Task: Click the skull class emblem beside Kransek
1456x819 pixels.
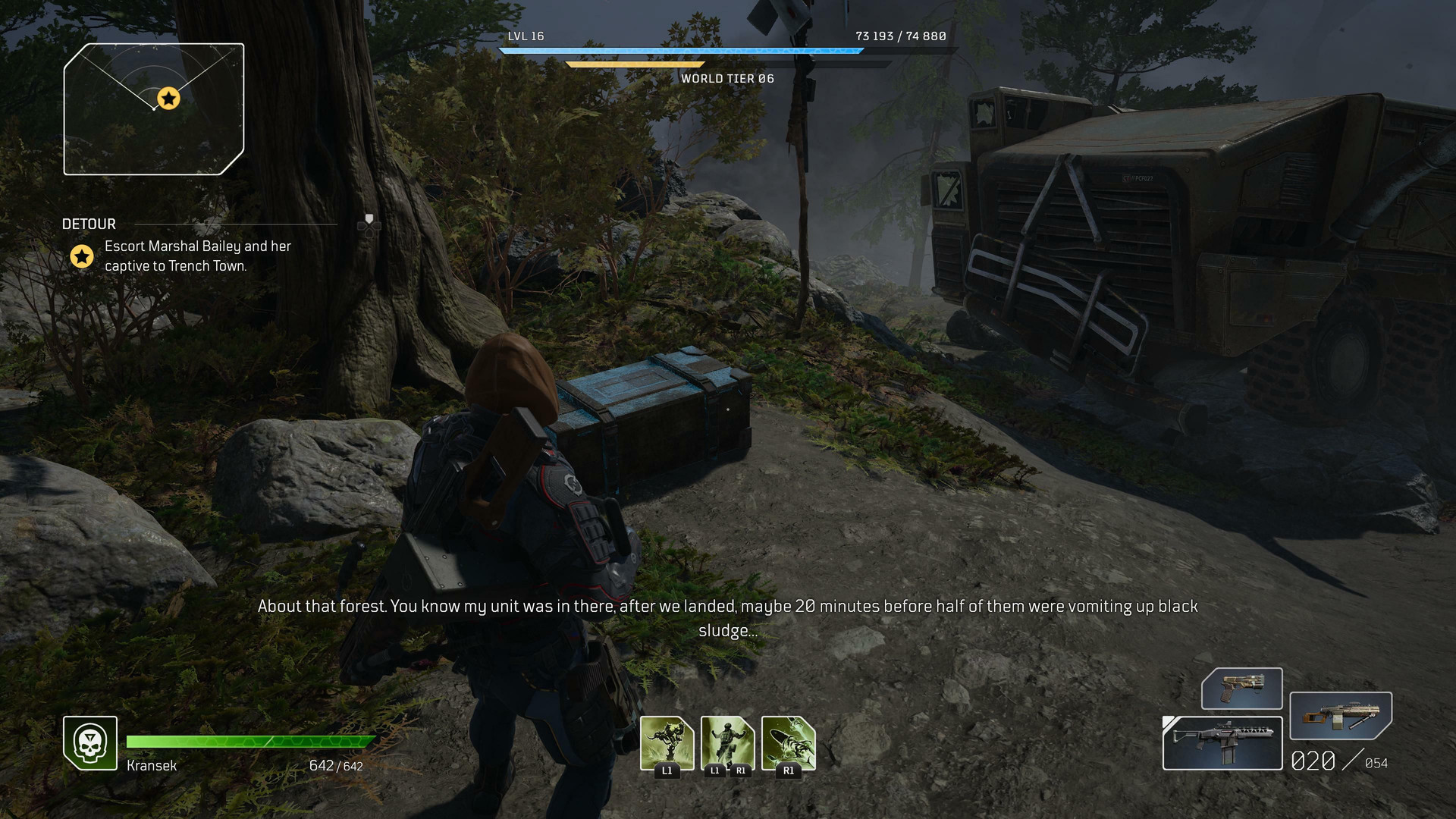Action: (x=90, y=743)
